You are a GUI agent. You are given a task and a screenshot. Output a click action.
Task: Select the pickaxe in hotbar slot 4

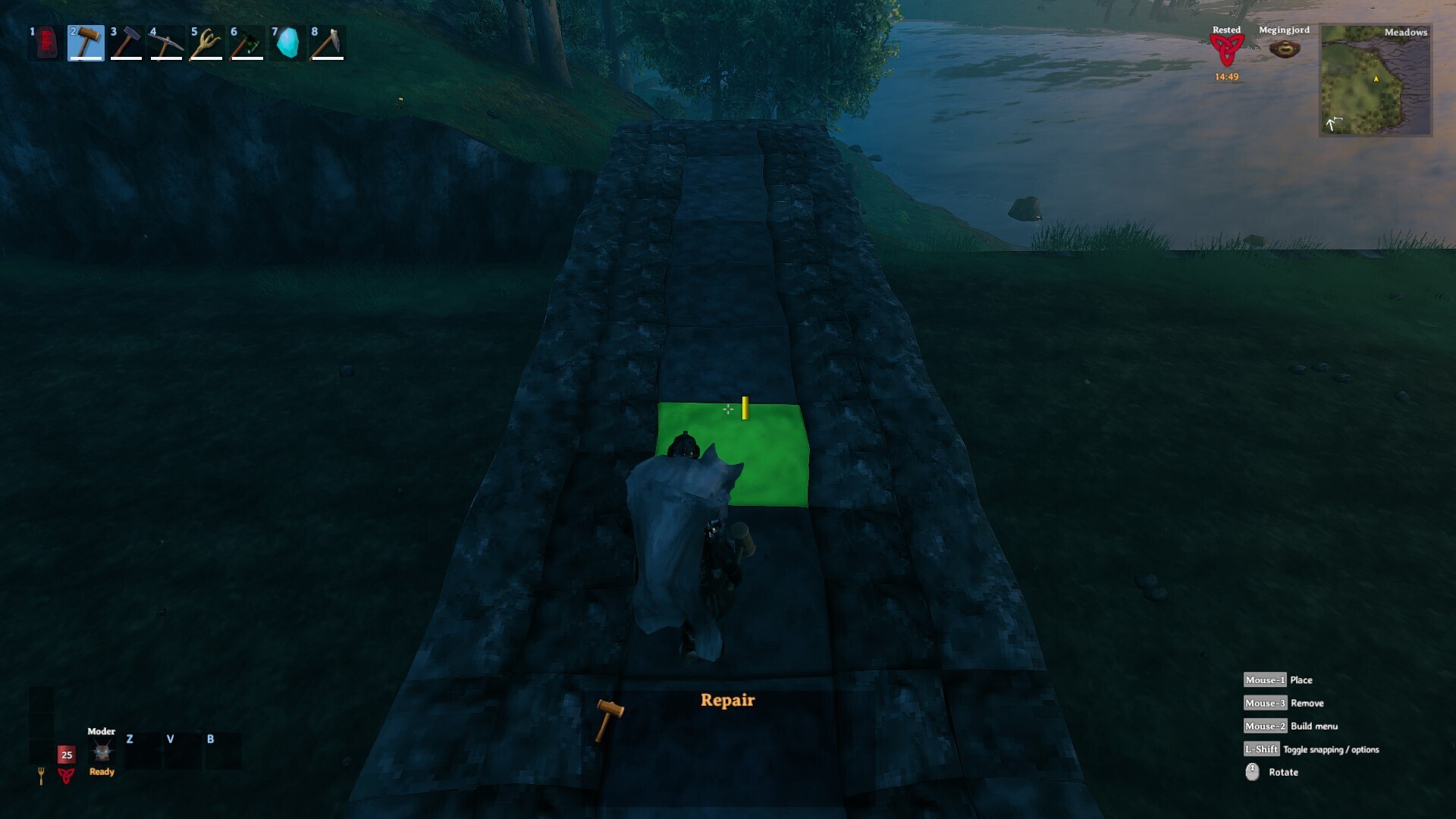point(165,43)
